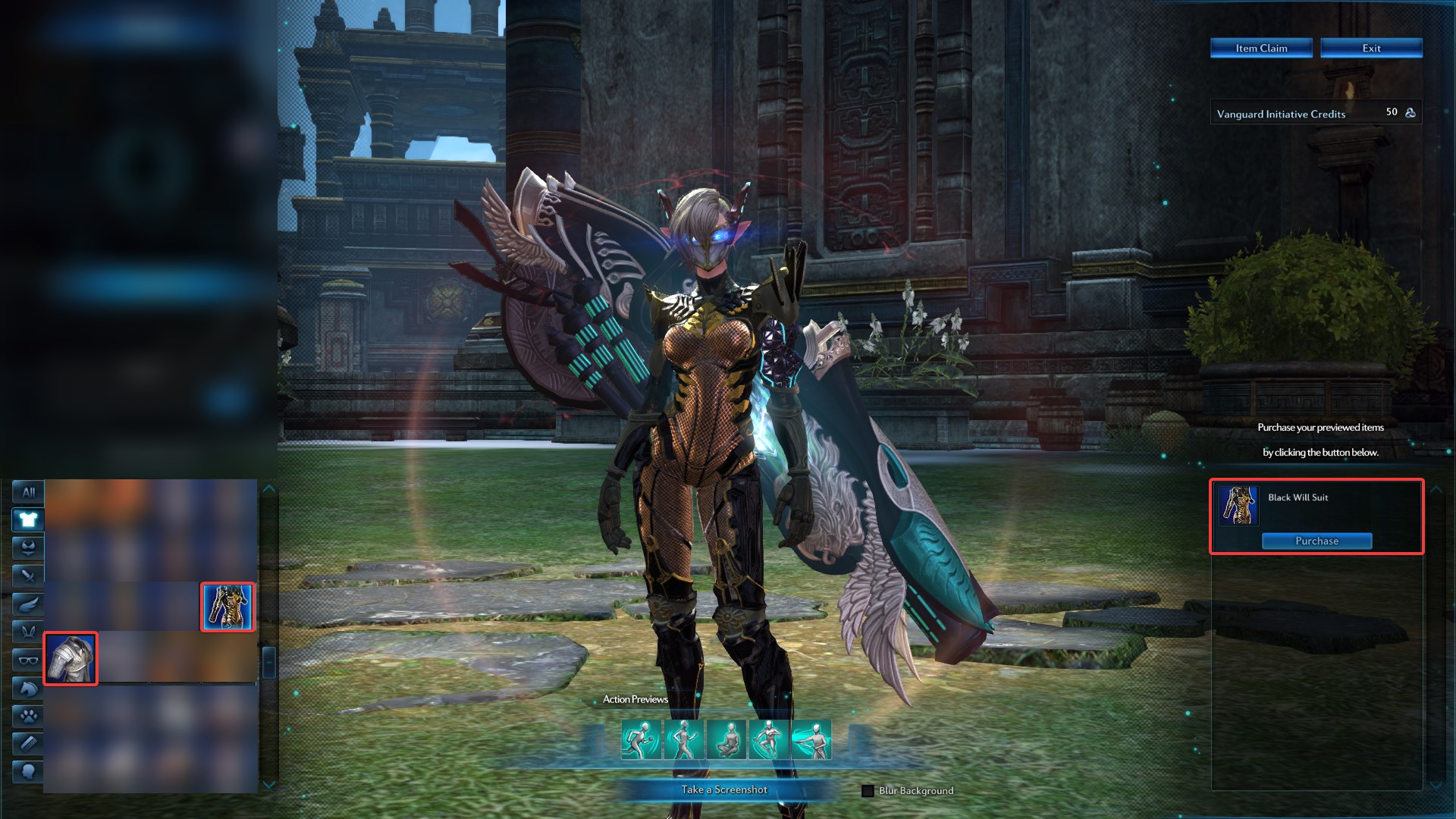Open the underwear category tab
1456x819 pixels.
(28, 548)
